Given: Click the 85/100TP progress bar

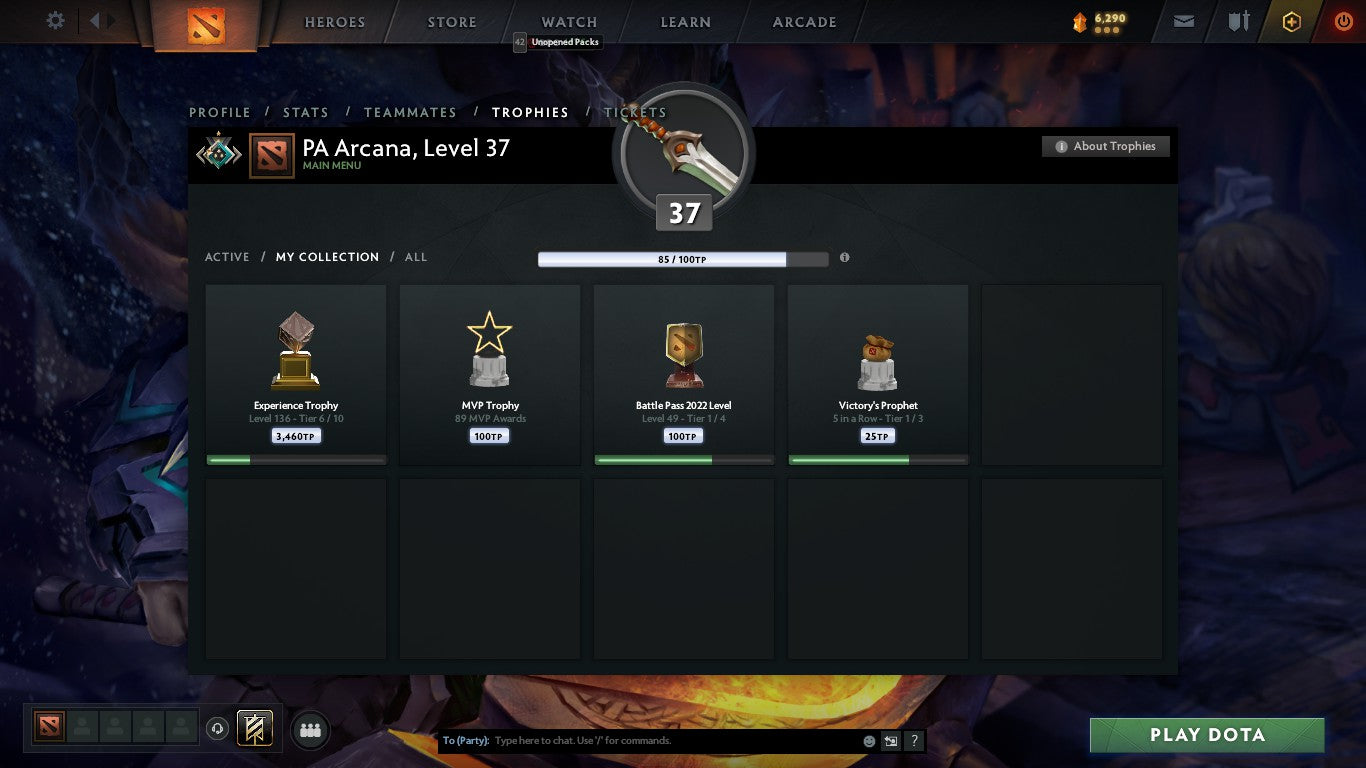Looking at the screenshot, I should click(663, 258).
